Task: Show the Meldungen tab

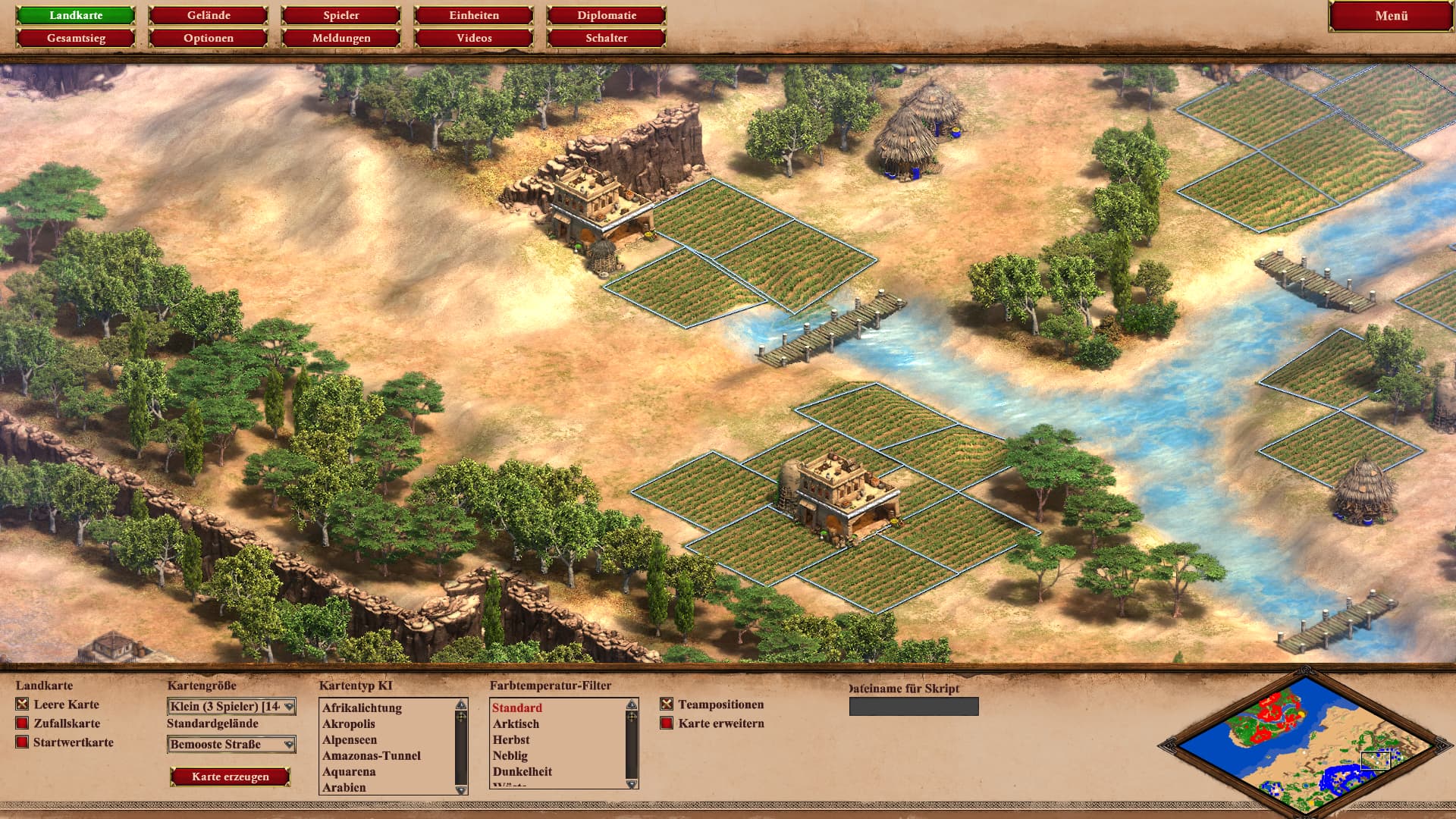Action: pyautogui.click(x=341, y=38)
